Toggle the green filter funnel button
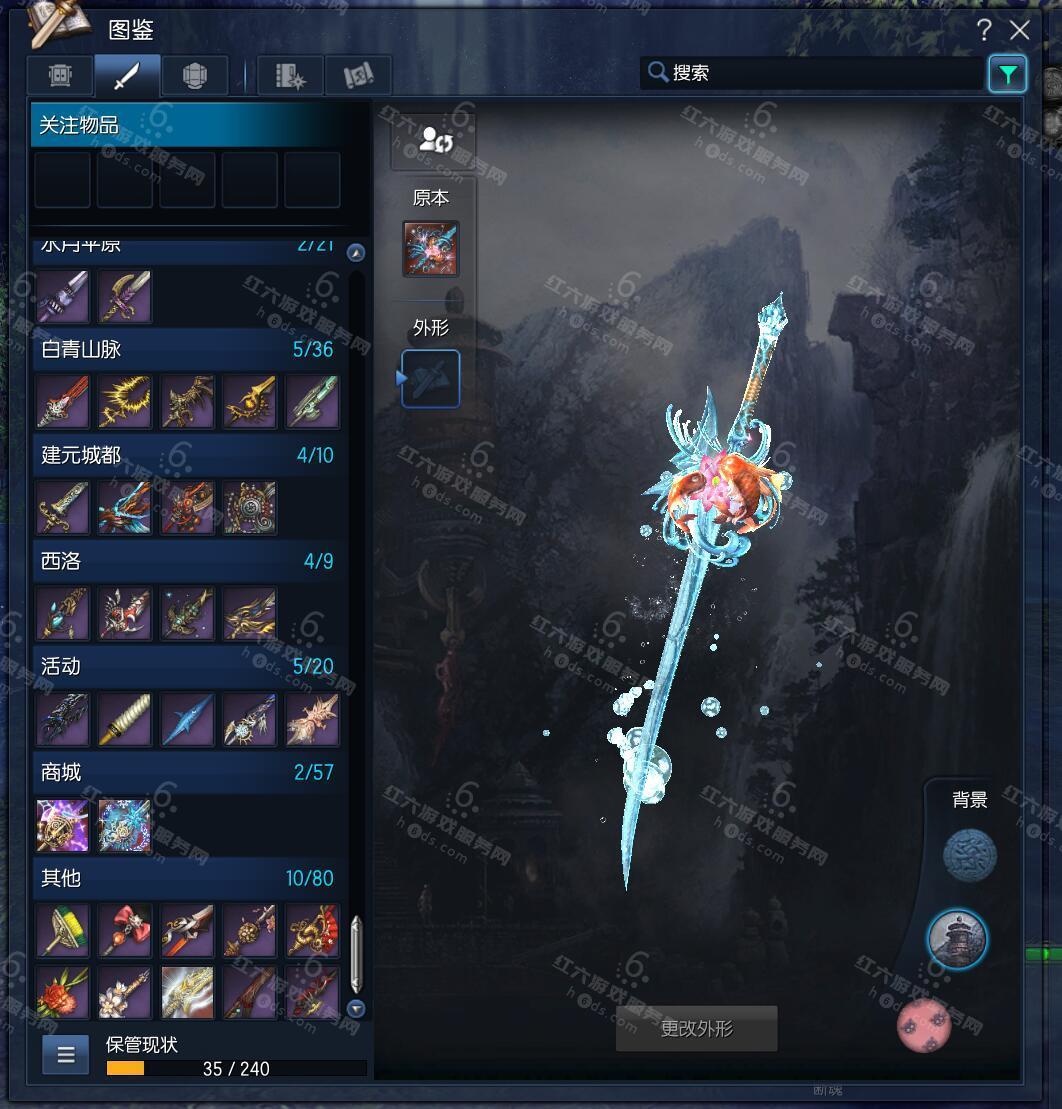This screenshot has width=1062, height=1109. tap(1007, 74)
